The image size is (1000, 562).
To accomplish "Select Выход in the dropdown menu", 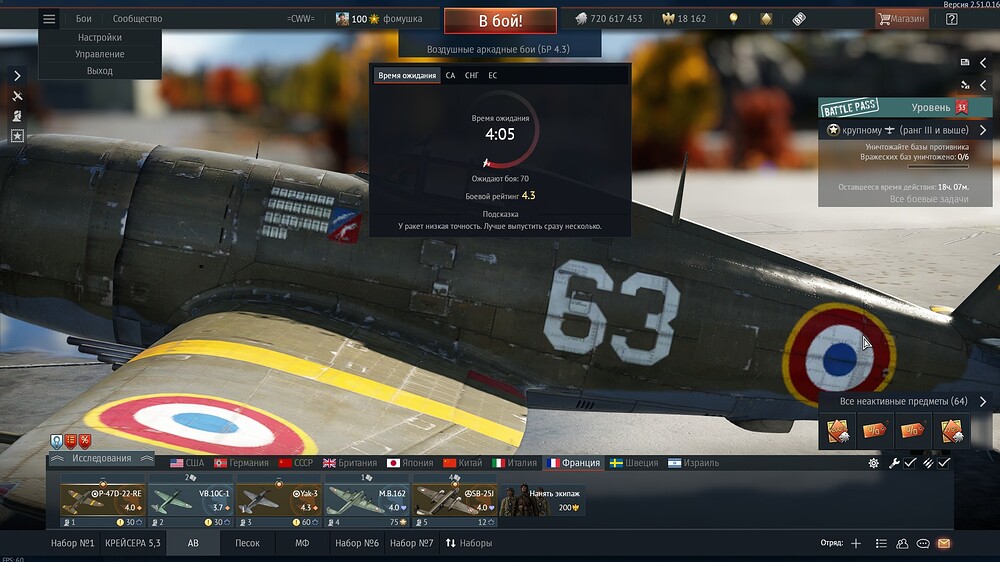I will (100, 71).
